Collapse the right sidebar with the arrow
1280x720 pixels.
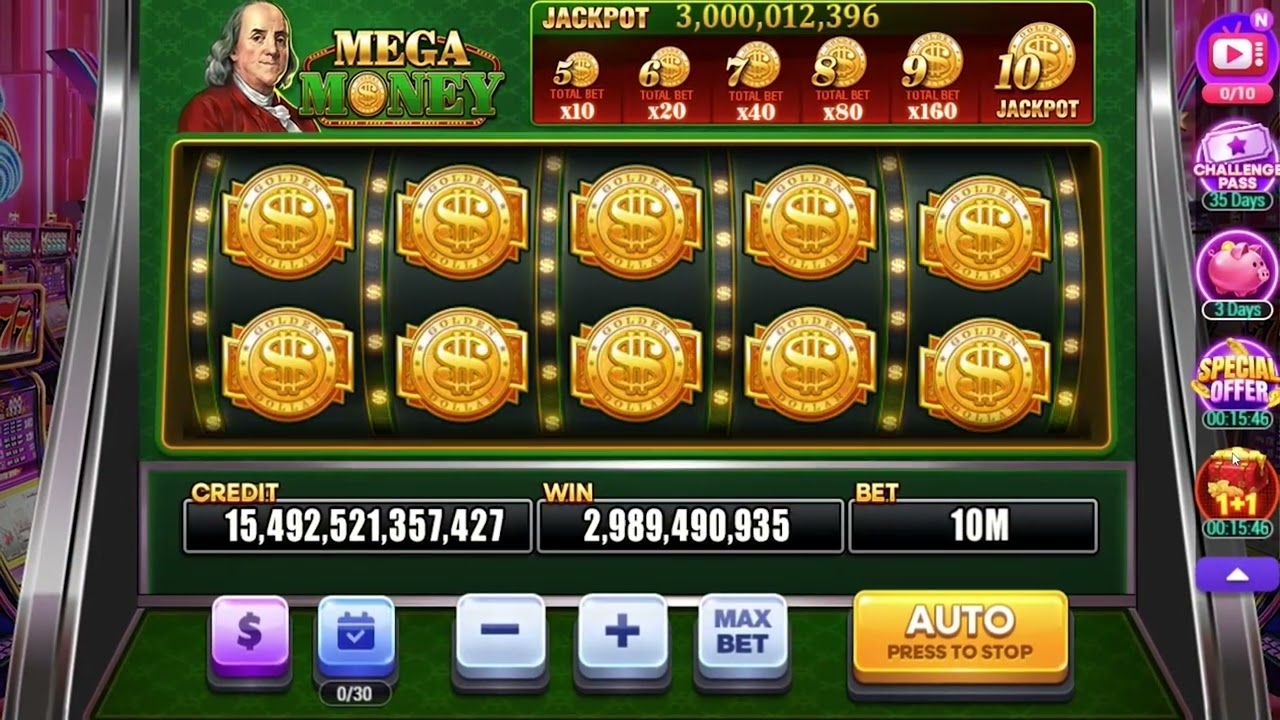pyautogui.click(x=1236, y=574)
